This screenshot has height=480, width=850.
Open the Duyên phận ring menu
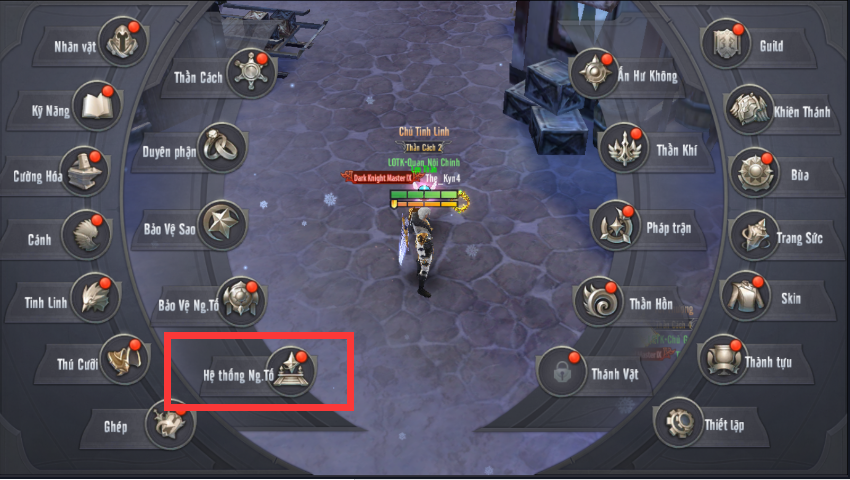(222, 148)
